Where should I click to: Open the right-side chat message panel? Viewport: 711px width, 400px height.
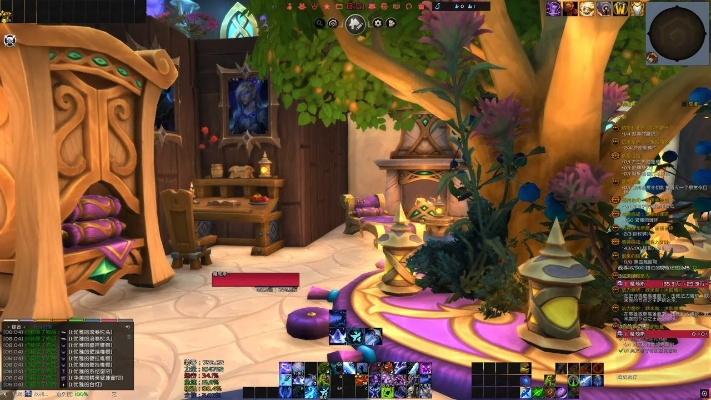click(660, 240)
